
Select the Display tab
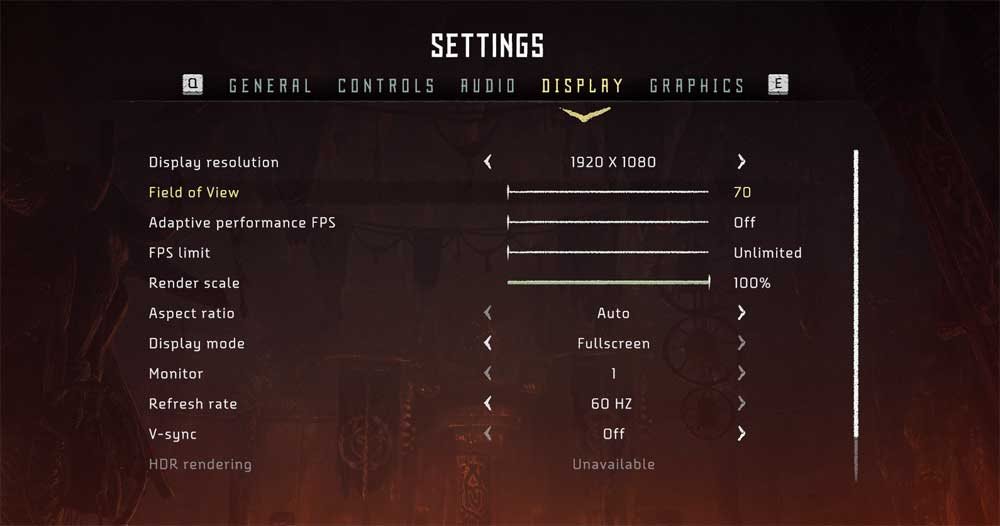click(x=583, y=86)
